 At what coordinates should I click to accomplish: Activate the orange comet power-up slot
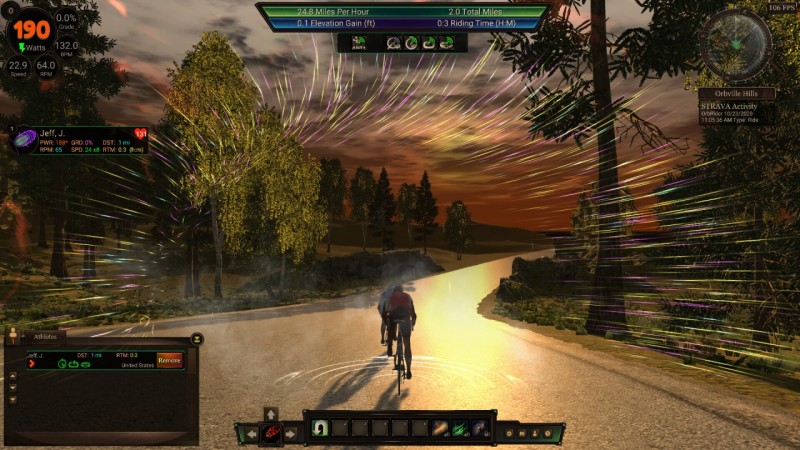[440, 428]
